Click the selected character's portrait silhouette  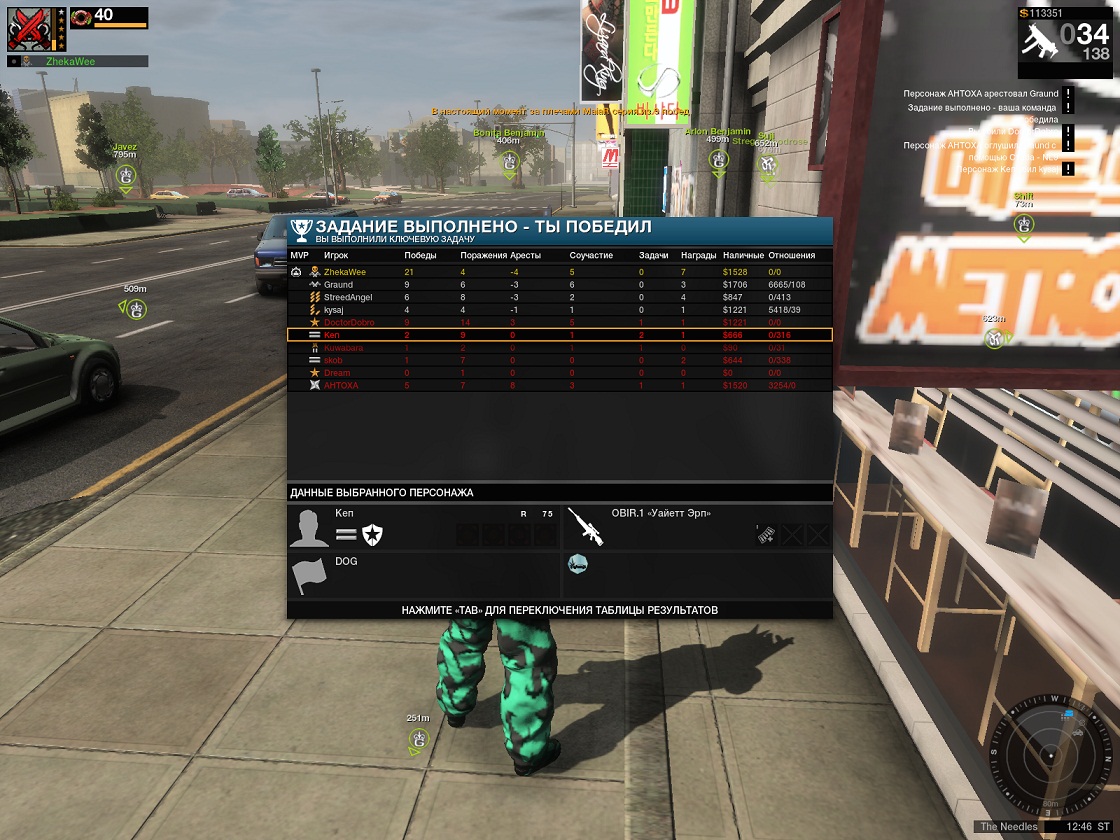point(309,527)
